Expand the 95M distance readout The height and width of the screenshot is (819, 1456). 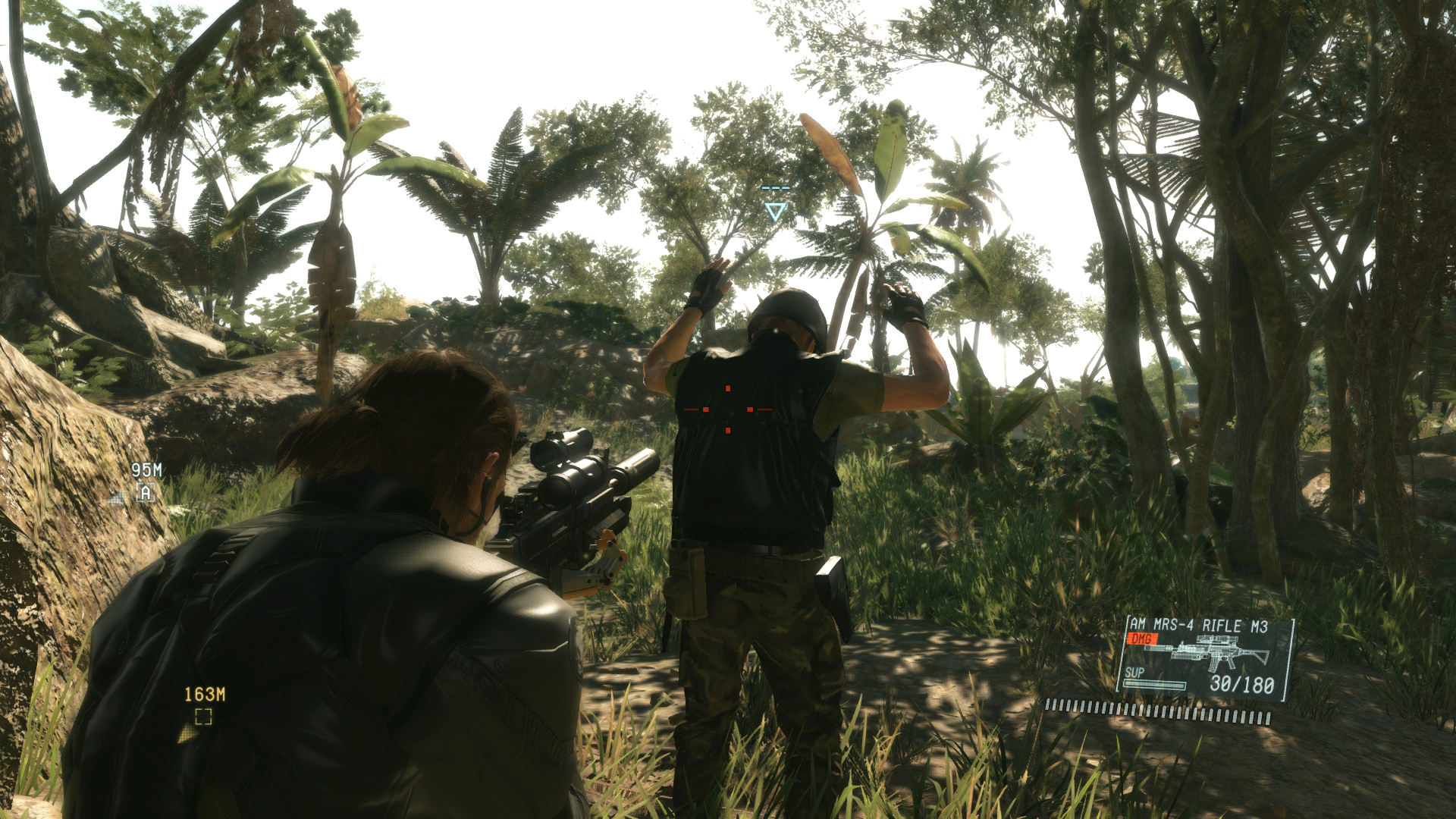point(146,468)
